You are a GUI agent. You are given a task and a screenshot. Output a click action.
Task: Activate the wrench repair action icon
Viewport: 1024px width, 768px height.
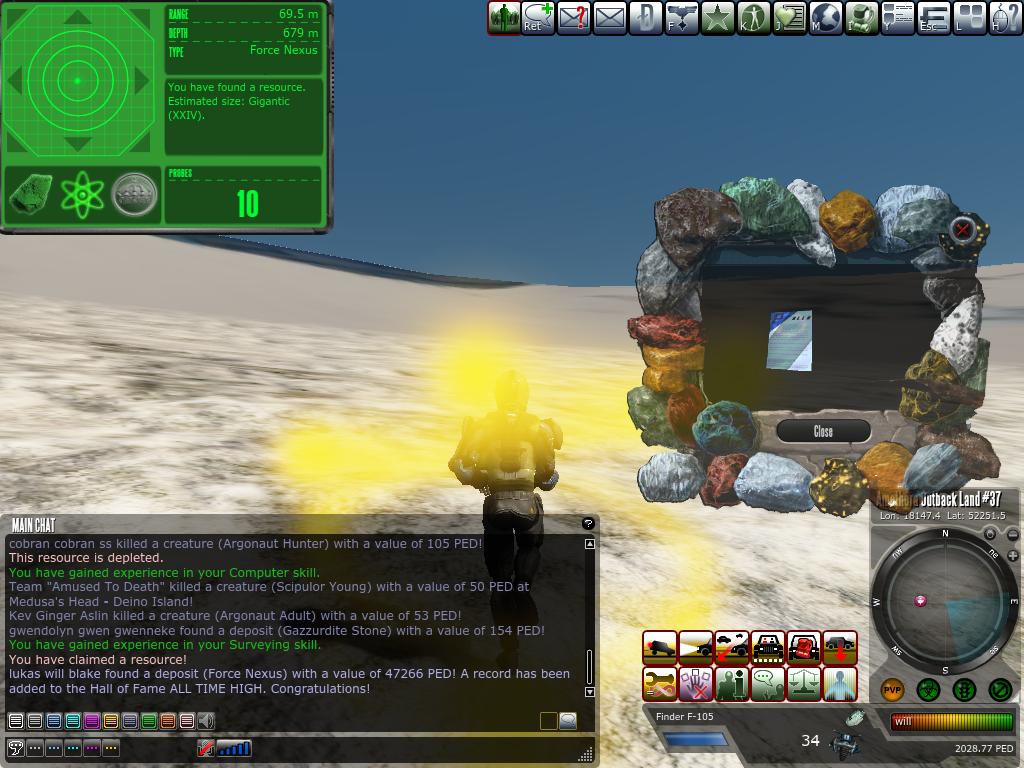[x=659, y=684]
